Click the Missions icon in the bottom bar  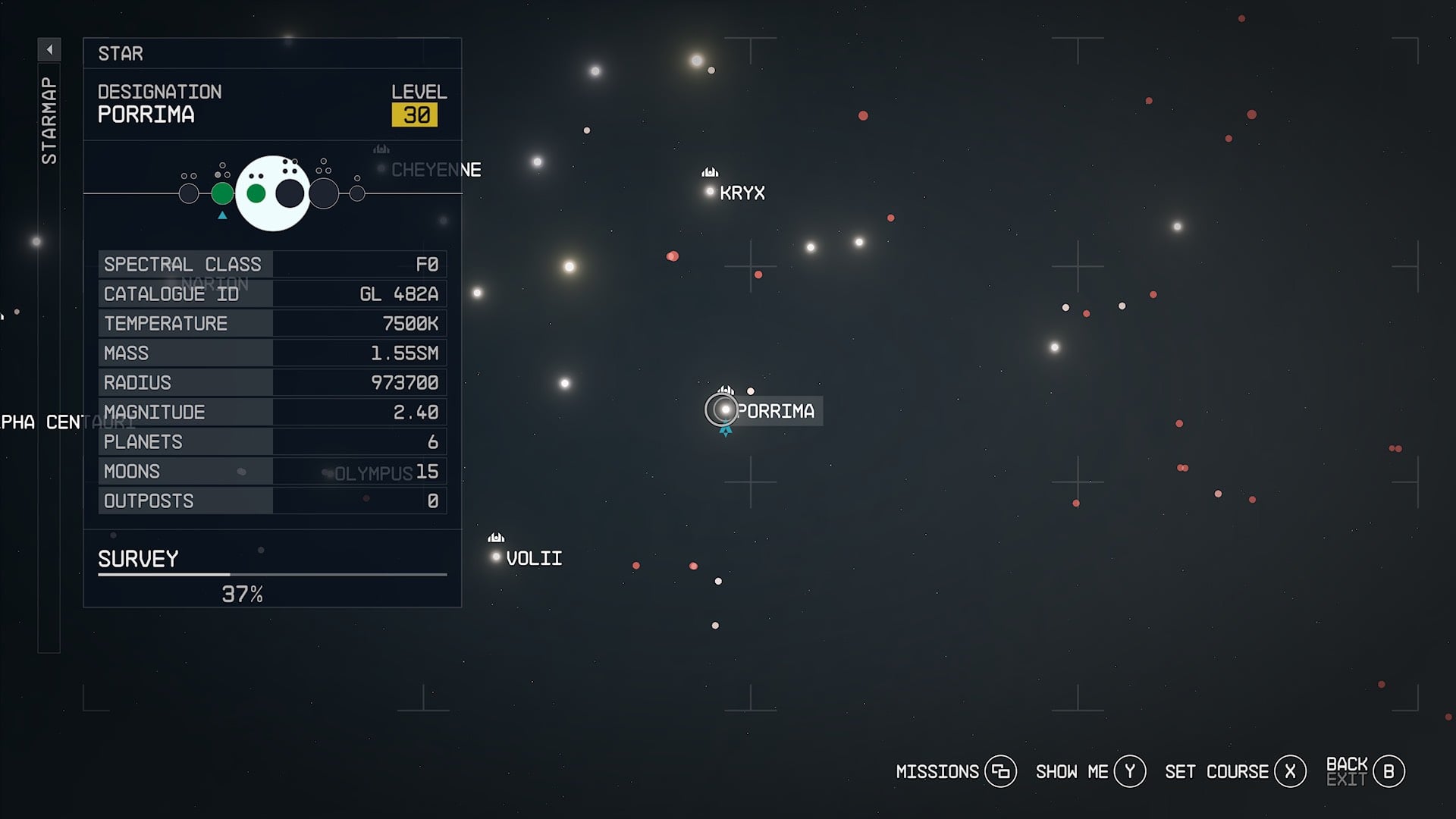pyautogui.click(x=1003, y=770)
